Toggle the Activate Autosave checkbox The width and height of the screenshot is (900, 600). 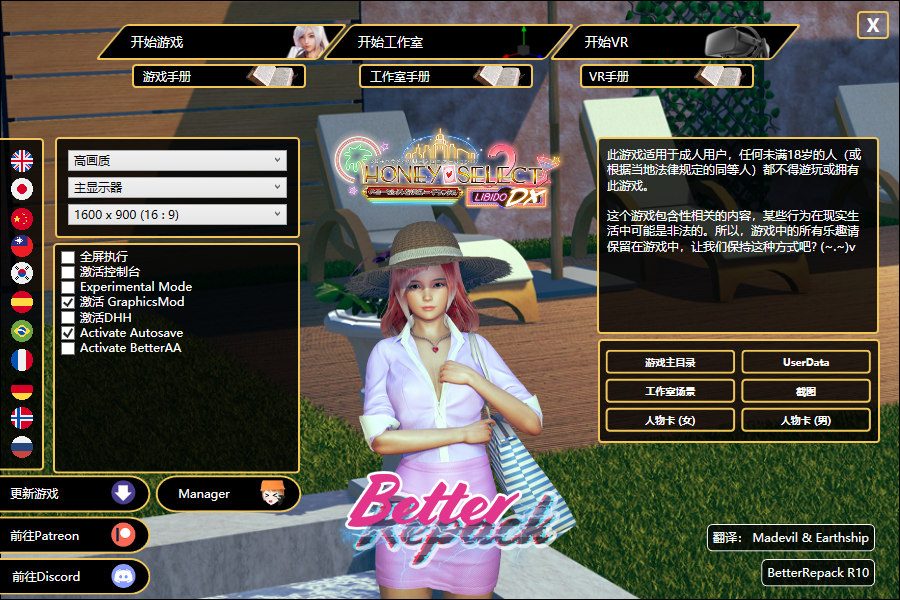click(68, 333)
